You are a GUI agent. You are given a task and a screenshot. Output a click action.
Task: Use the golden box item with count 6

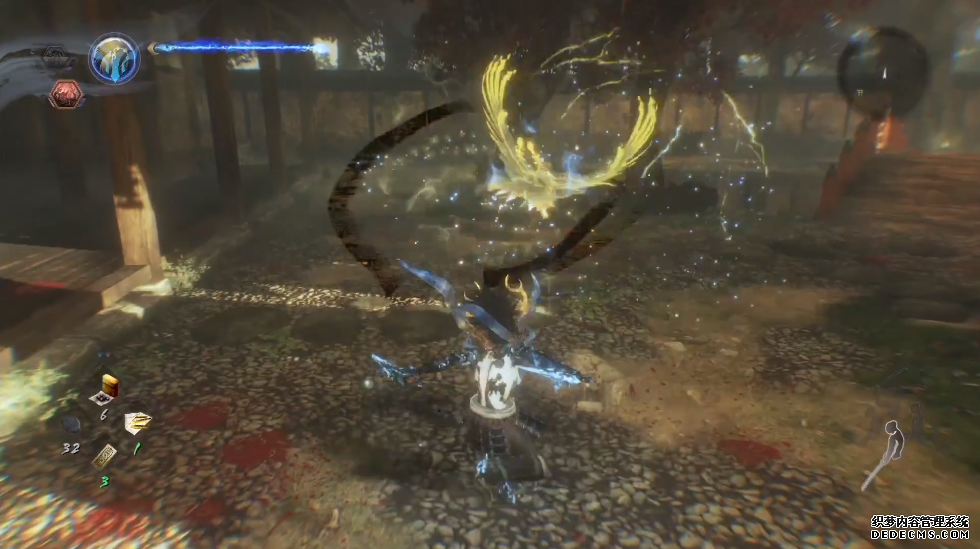[109, 386]
